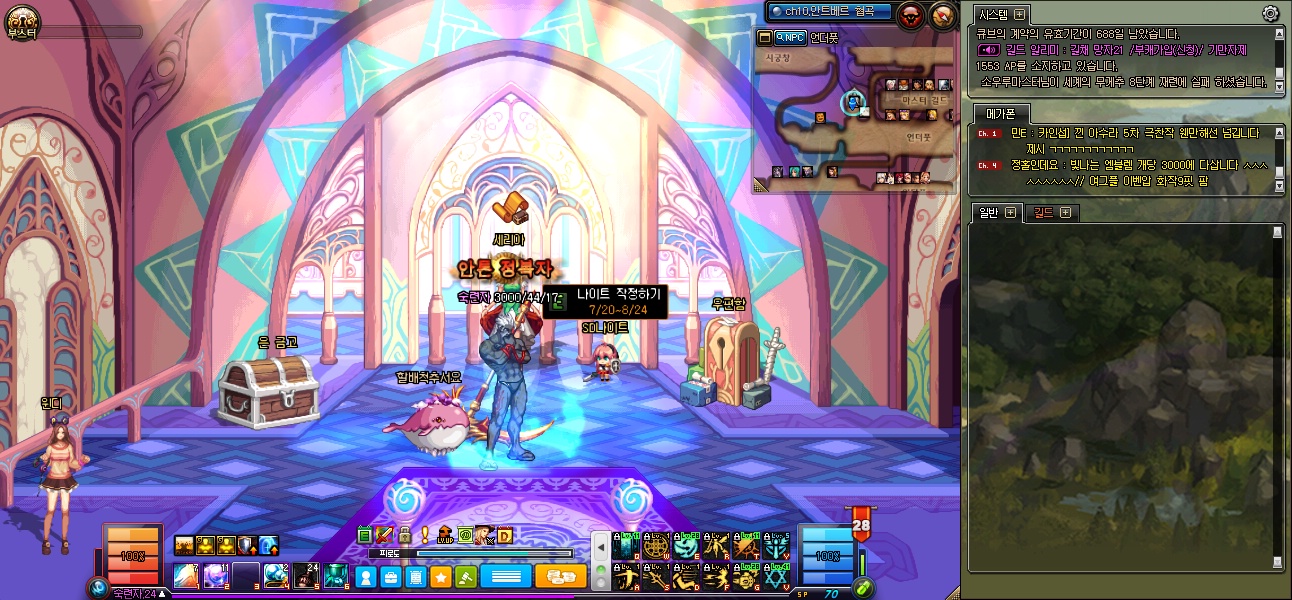The width and height of the screenshot is (1292, 600).
Task: Click the orange coins shop button
Action: tap(561, 576)
